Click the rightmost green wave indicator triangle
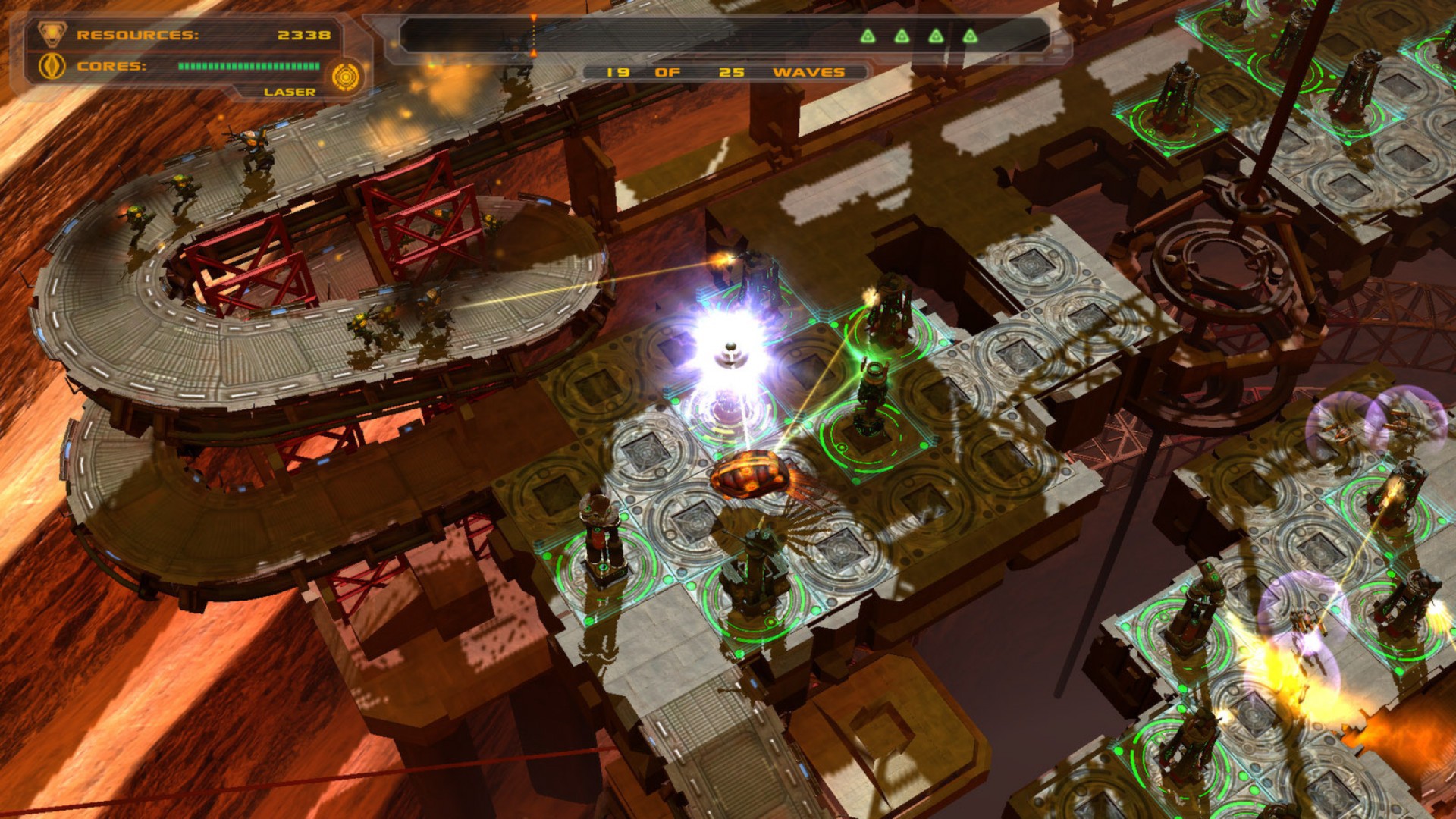This screenshot has height=819, width=1456. pyautogui.click(x=969, y=36)
